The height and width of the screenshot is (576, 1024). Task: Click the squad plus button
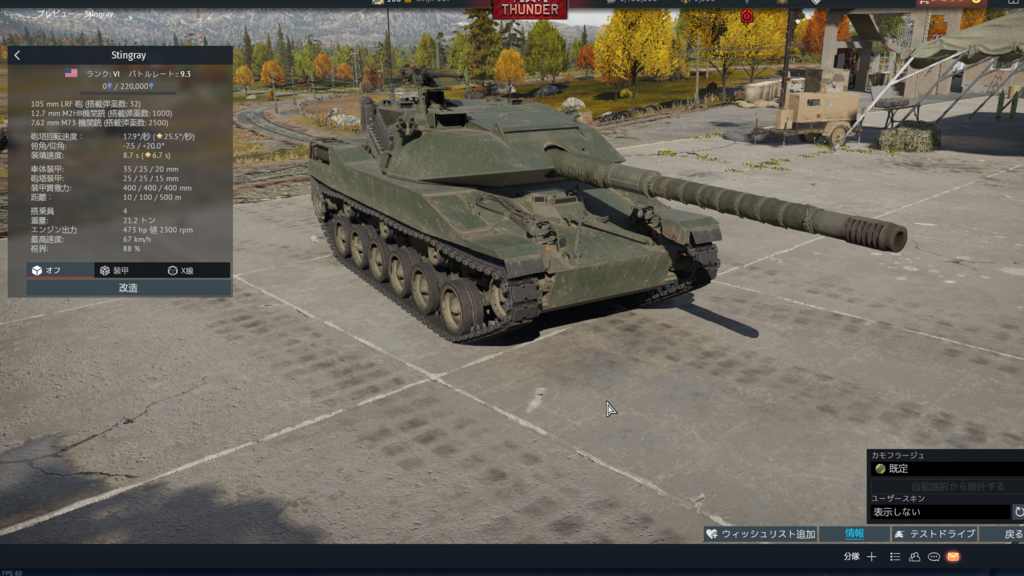click(872, 557)
